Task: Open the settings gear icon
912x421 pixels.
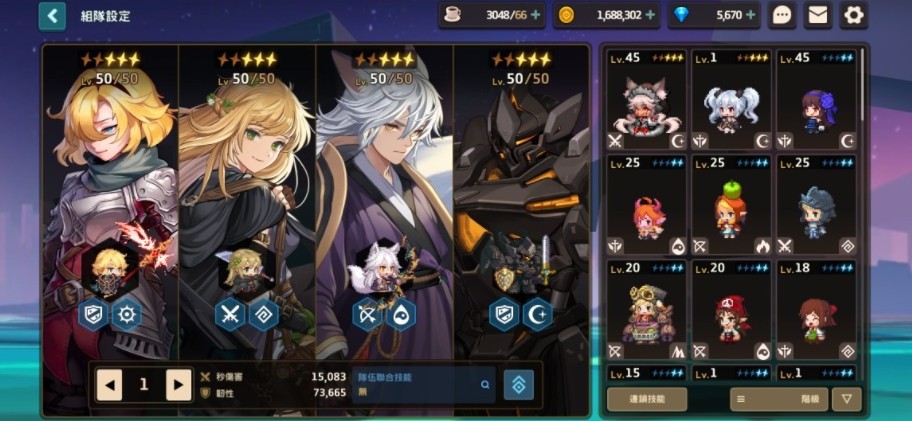Action: coord(853,15)
